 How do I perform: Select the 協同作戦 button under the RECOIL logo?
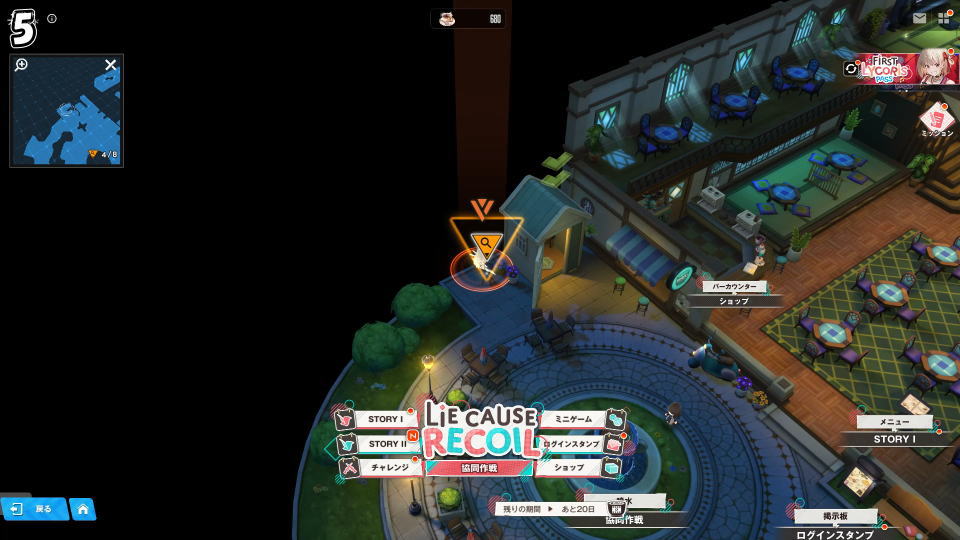478,467
